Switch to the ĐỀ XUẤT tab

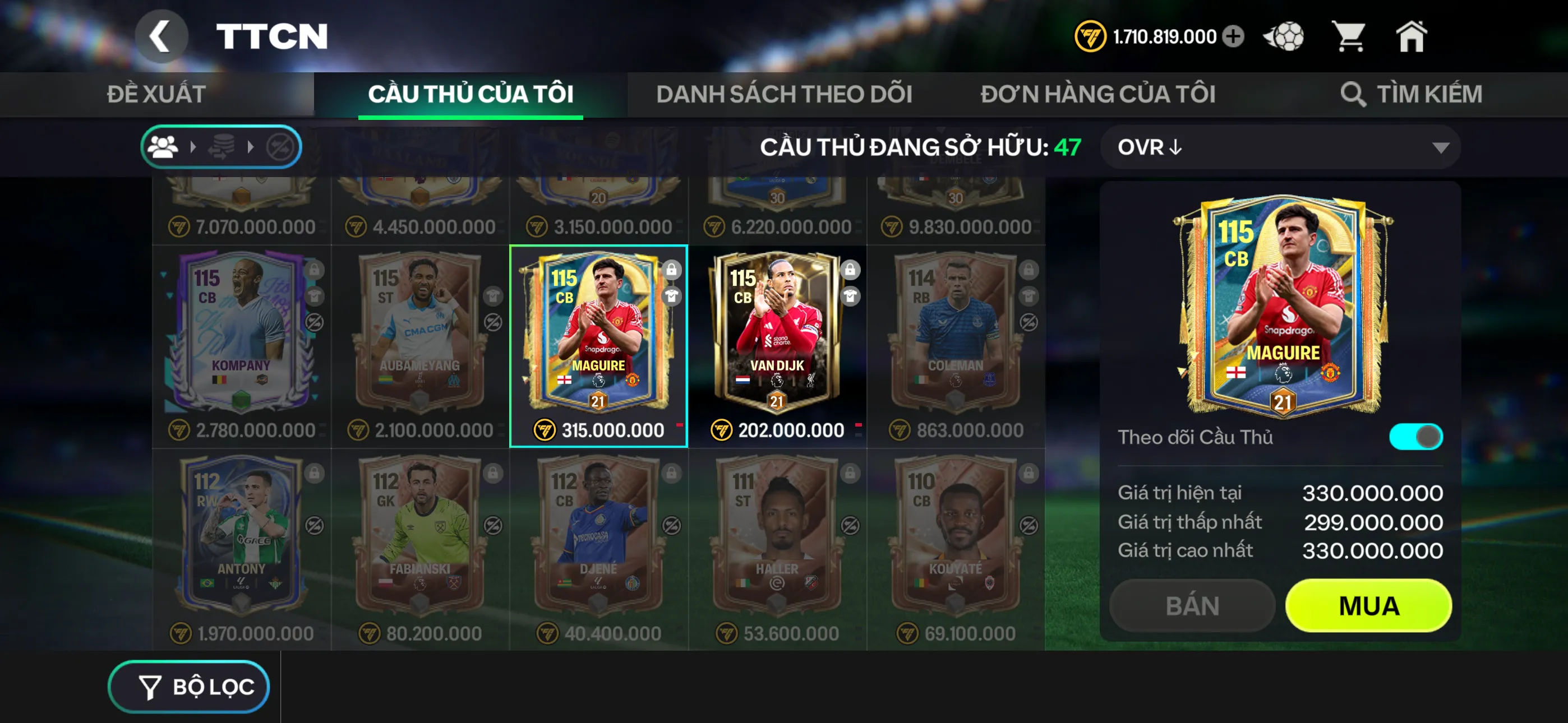(x=155, y=92)
